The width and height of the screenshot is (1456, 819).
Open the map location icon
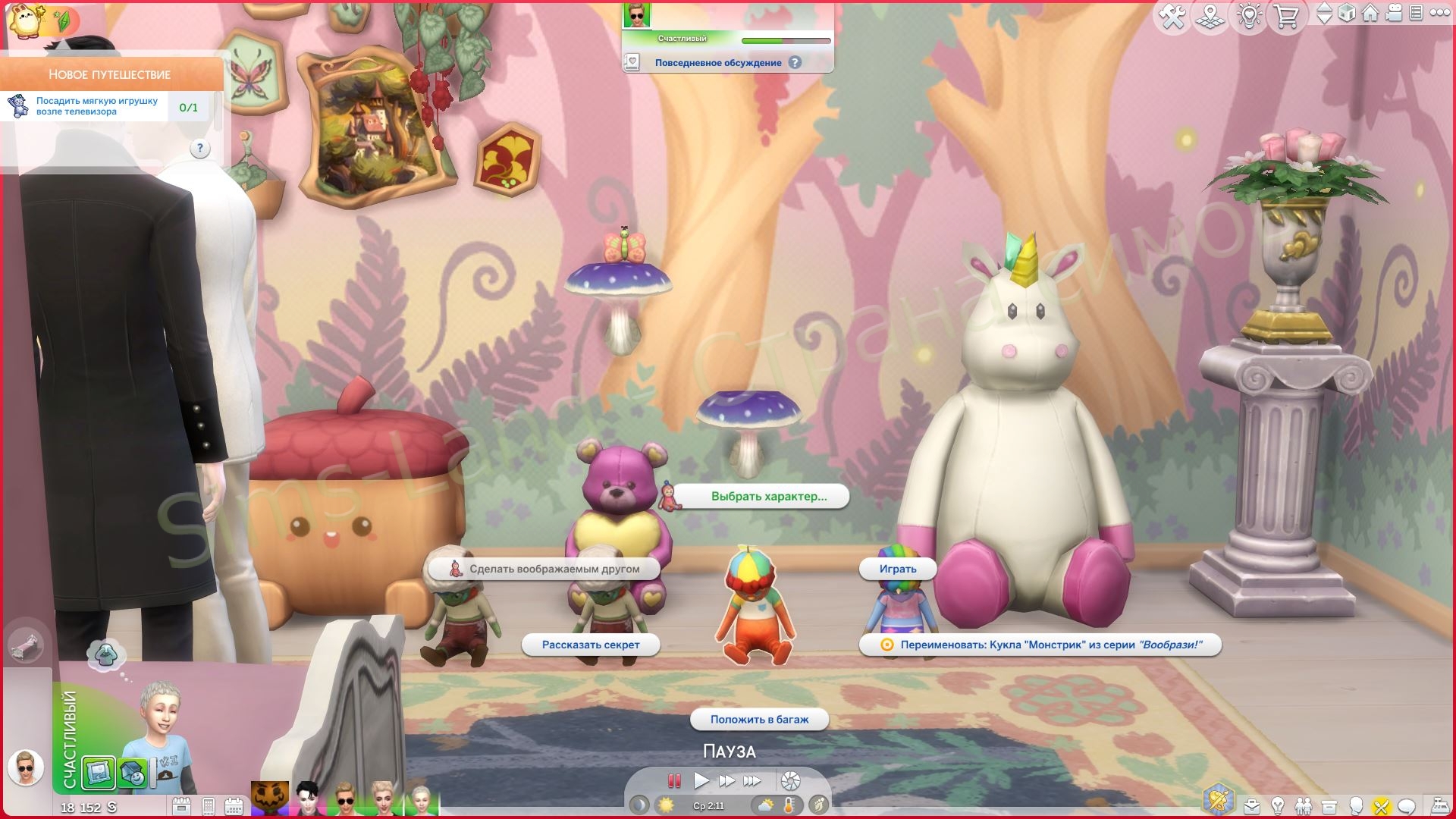pos(1210,16)
